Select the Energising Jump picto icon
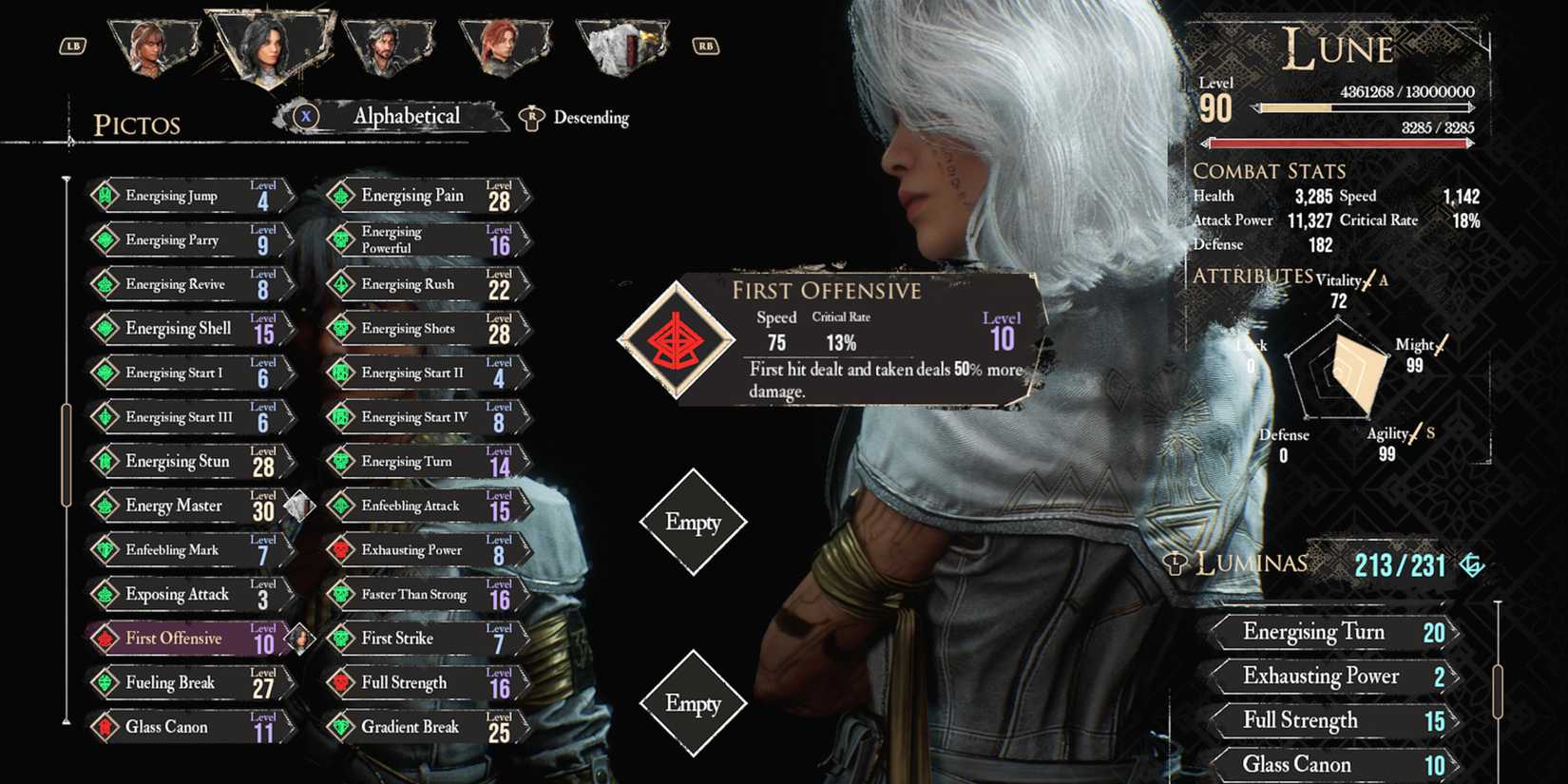This screenshot has height=784, width=1568. pyautogui.click(x=103, y=196)
